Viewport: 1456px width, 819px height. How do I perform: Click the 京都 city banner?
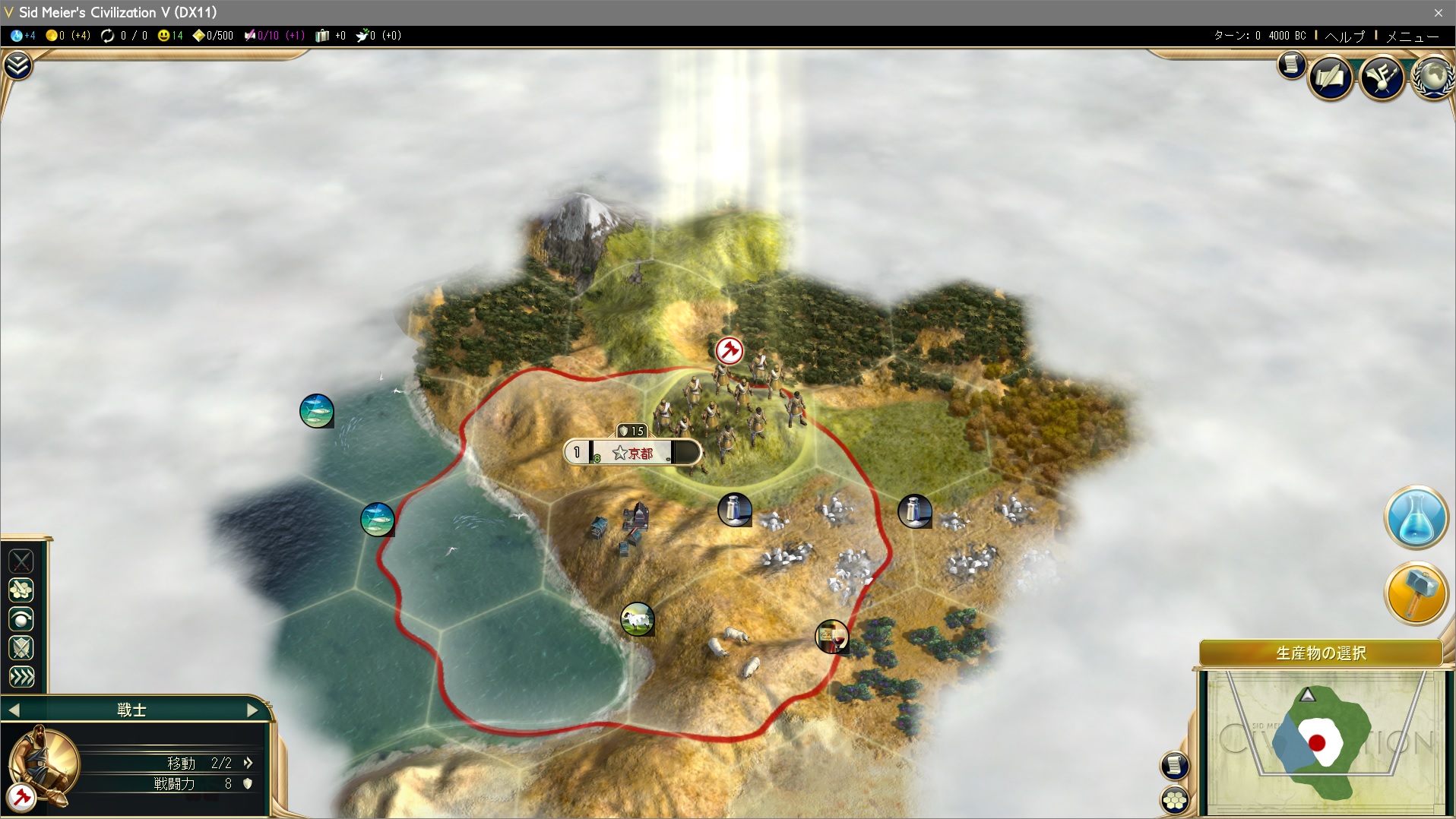pyautogui.click(x=632, y=453)
